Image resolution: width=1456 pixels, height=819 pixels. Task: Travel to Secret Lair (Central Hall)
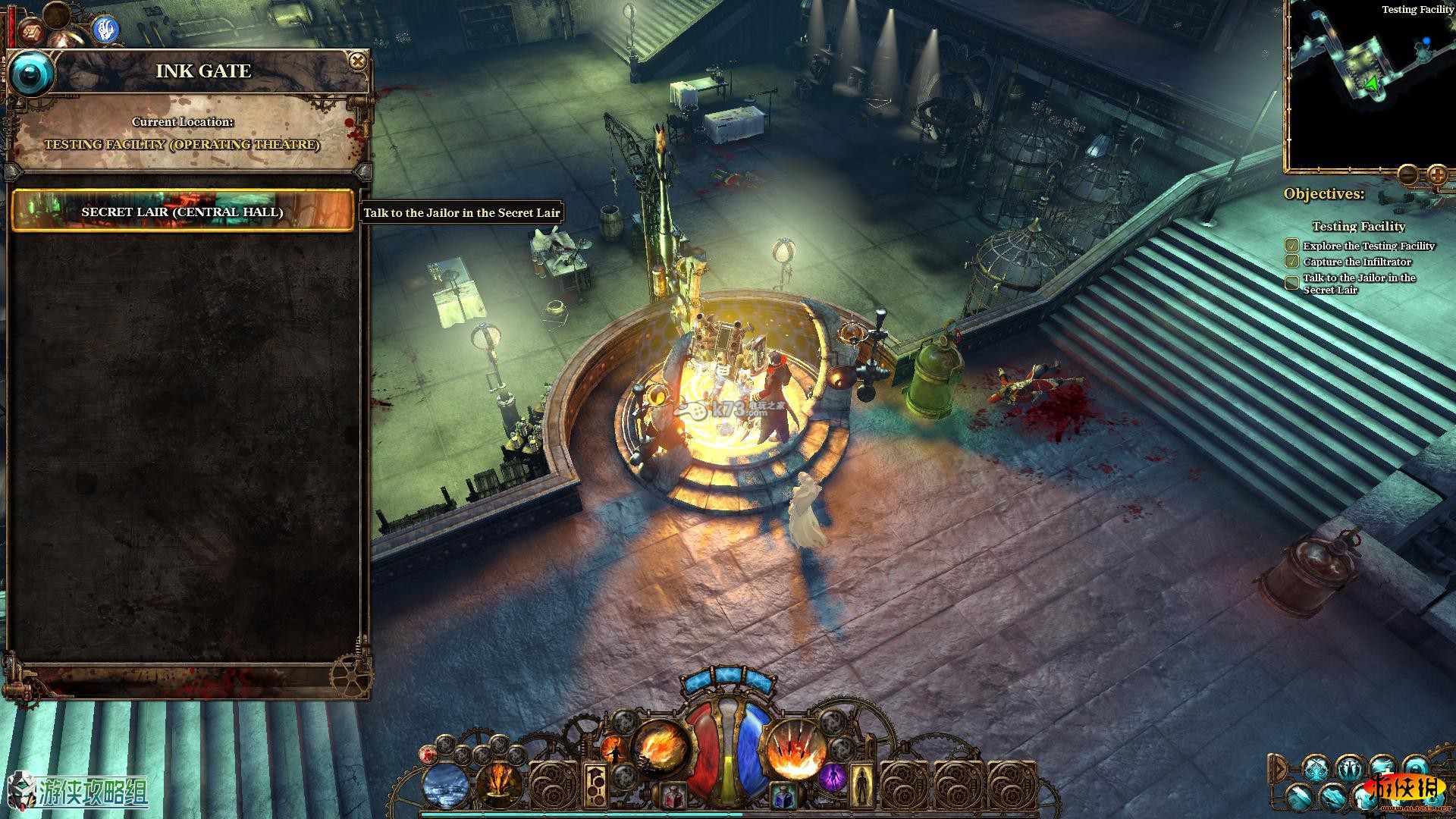(x=183, y=212)
